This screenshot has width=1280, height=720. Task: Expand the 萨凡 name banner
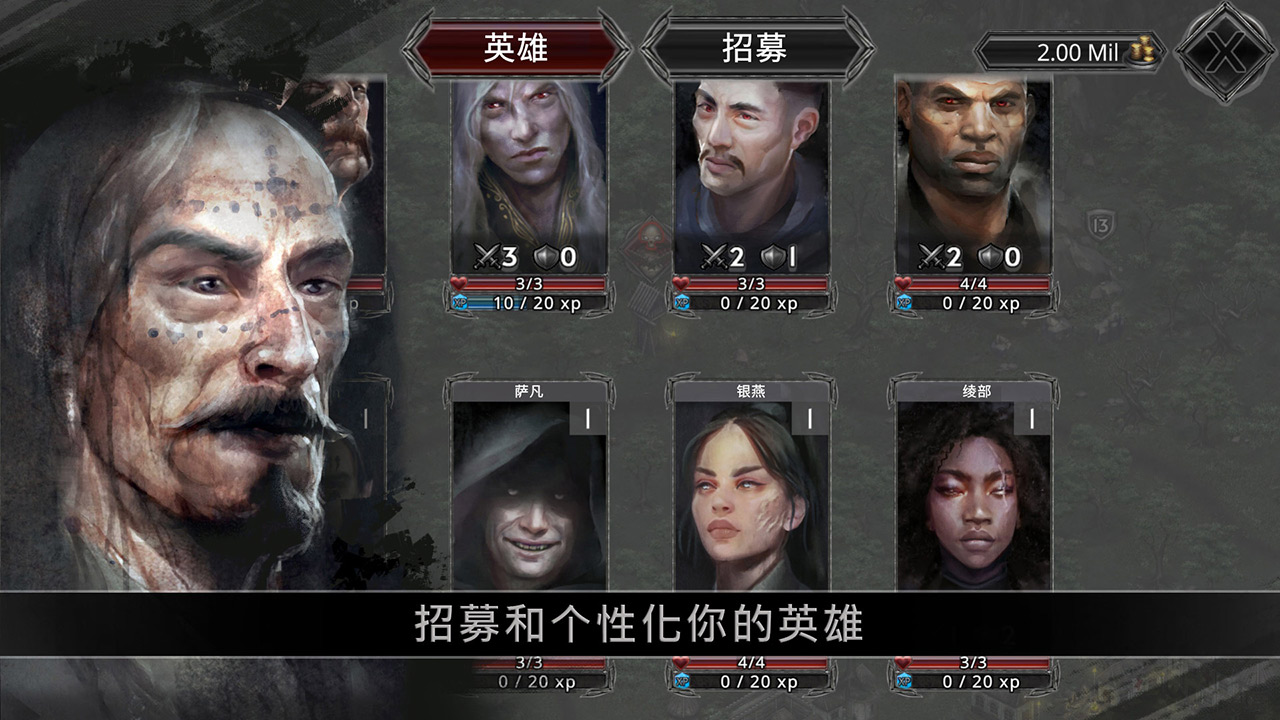point(530,393)
